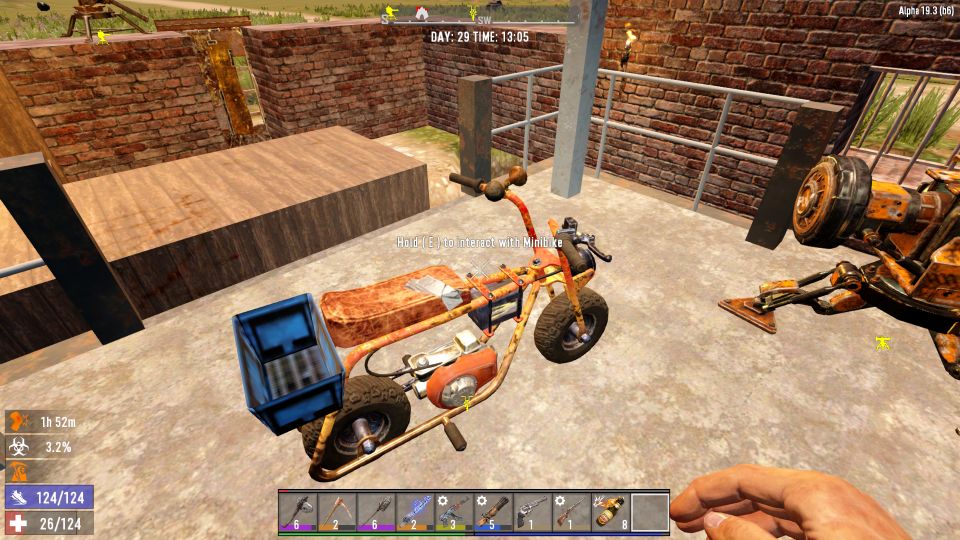960x540 pixels.
Task: Click the orange grim reaper debuff icon
Action: pos(19,472)
